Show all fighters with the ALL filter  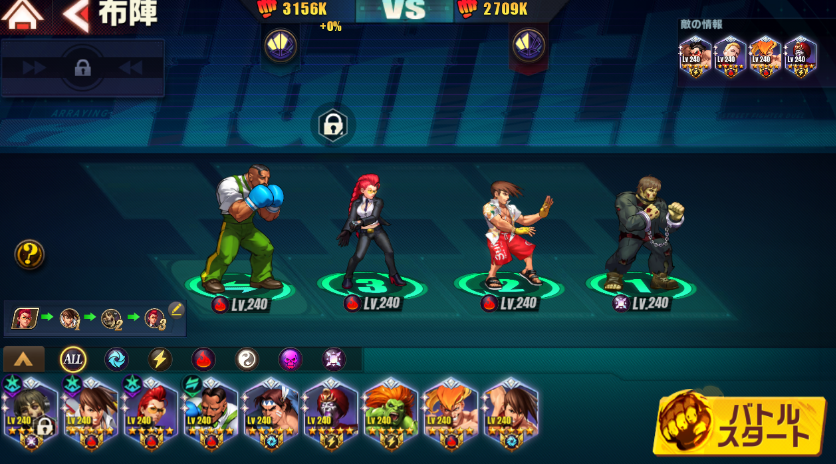pos(73,359)
